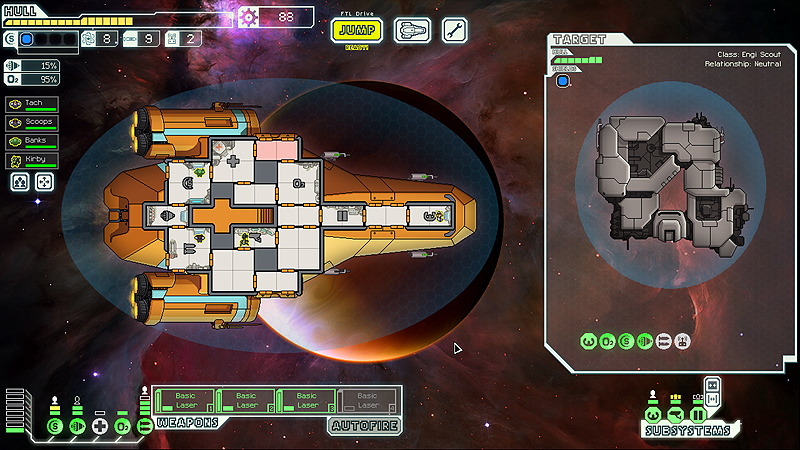Select crew member Scoops

(x=31, y=122)
